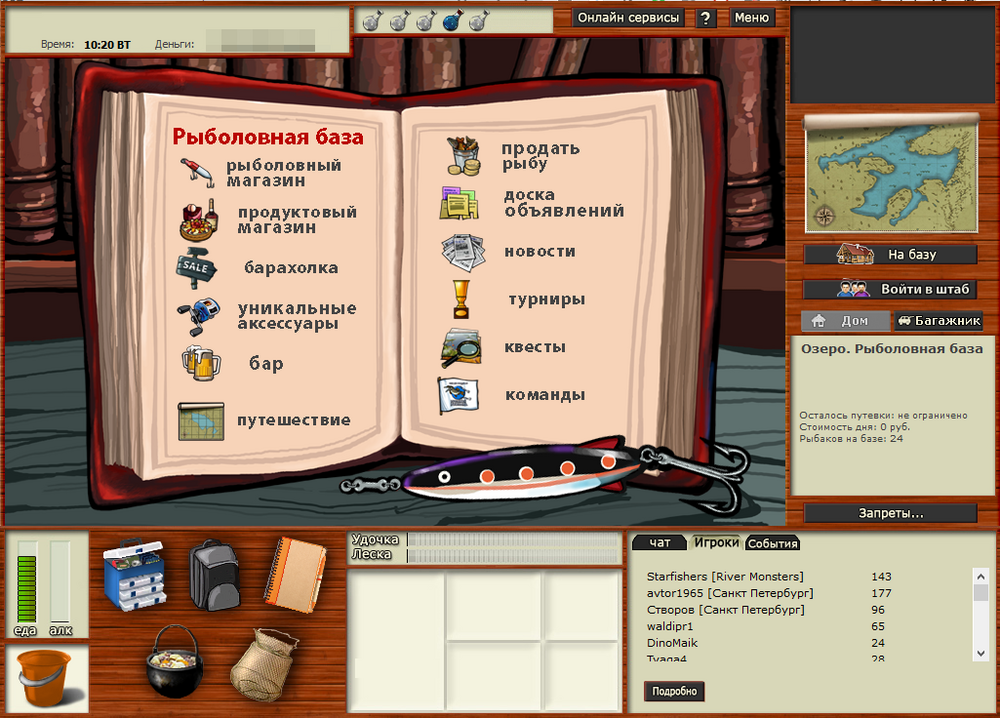Open the команды page

click(544, 394)
